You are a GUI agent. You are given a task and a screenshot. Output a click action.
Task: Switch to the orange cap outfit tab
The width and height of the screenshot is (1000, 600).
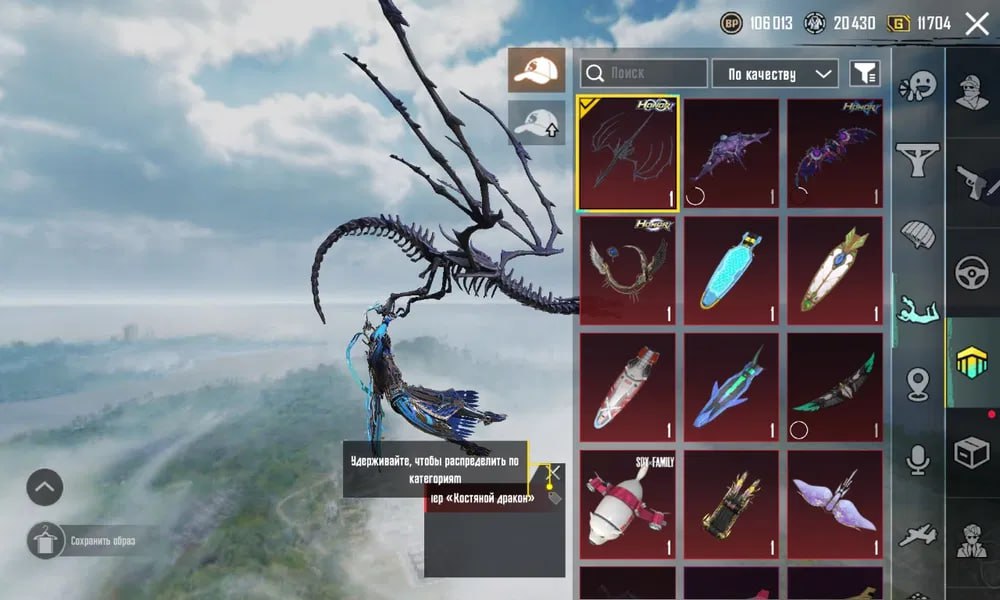point(536,70)
